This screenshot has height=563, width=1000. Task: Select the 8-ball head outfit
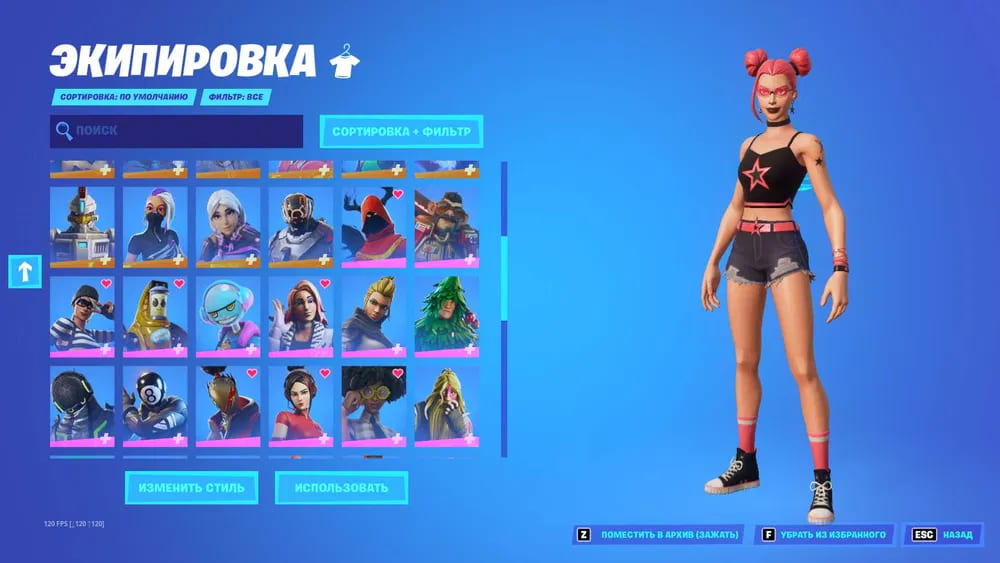(155, 405)
